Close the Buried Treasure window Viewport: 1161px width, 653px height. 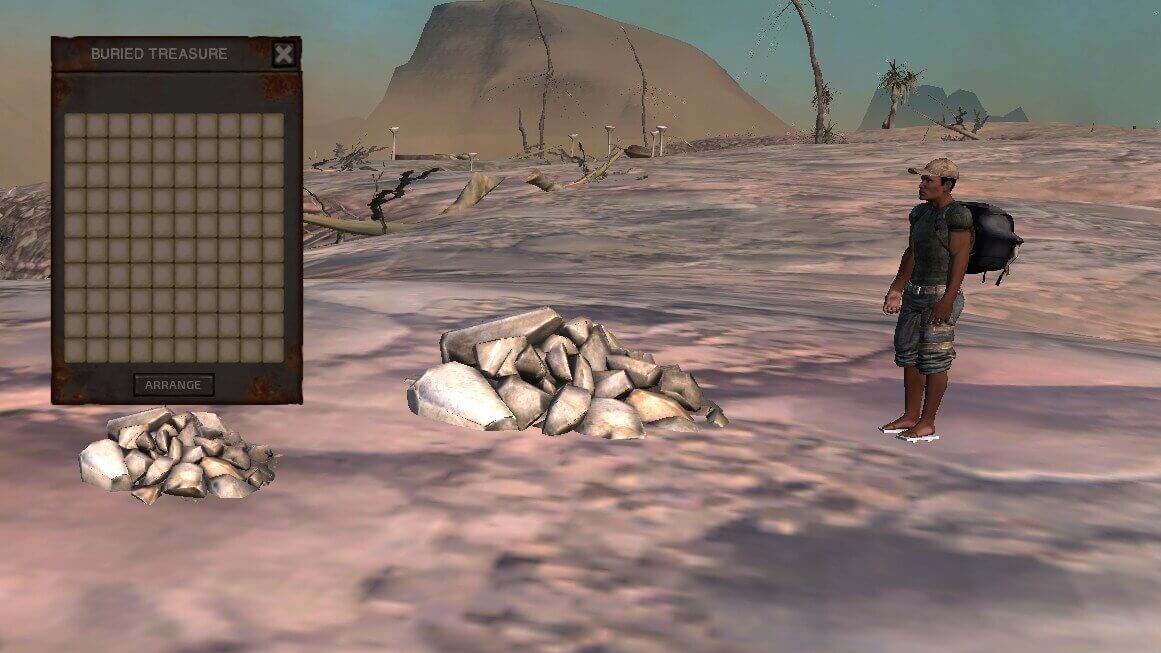pos(284,54)
